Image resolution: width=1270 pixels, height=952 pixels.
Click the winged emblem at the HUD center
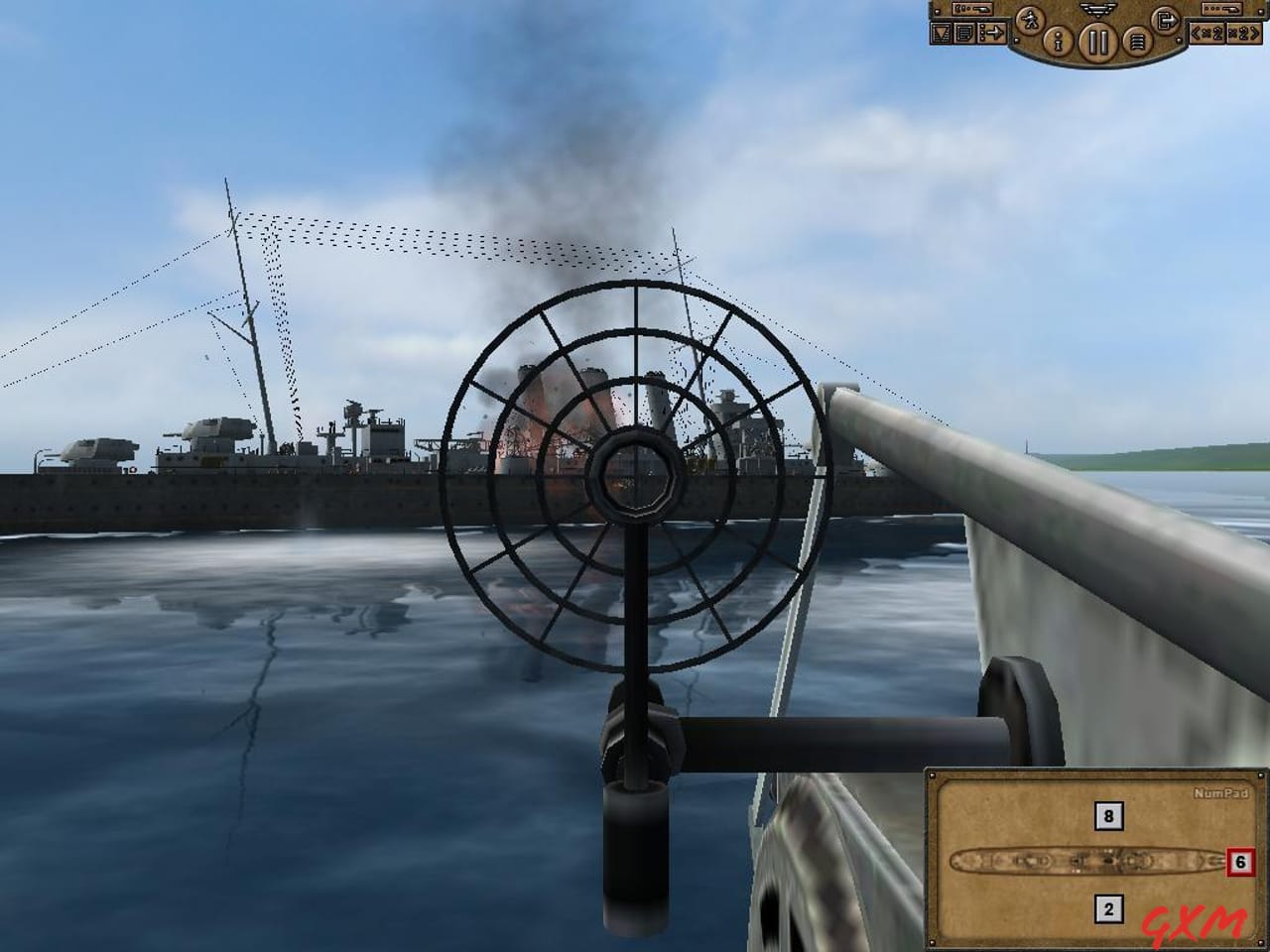coord(1096,11)
